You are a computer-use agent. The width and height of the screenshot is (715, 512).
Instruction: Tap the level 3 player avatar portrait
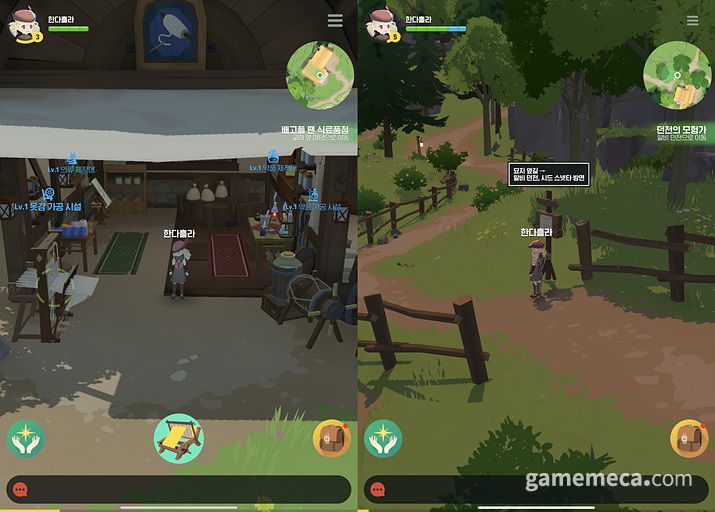pyautogui.click(x=24, y=25)
